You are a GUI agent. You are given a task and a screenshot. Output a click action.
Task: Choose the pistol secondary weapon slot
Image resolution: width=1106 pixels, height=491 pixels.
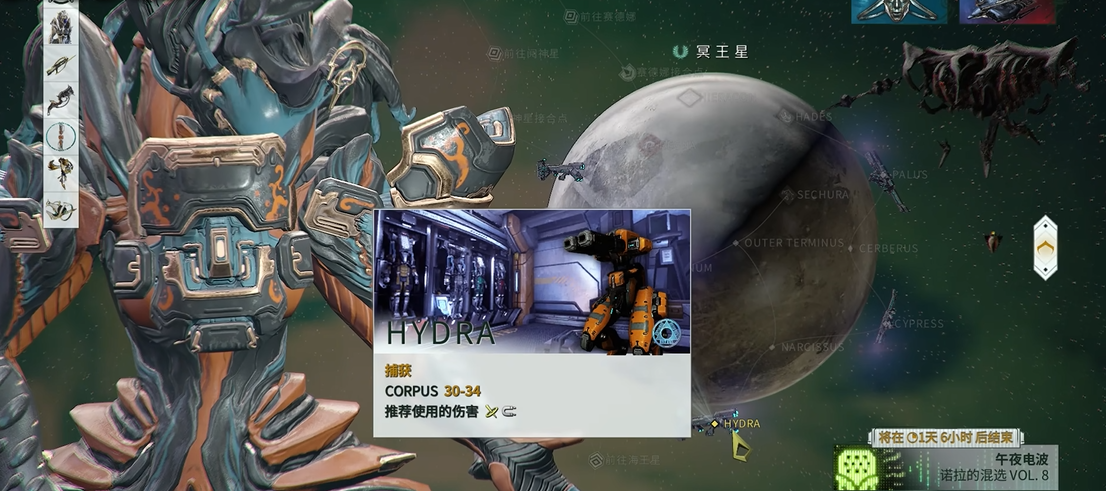[60, 100]
